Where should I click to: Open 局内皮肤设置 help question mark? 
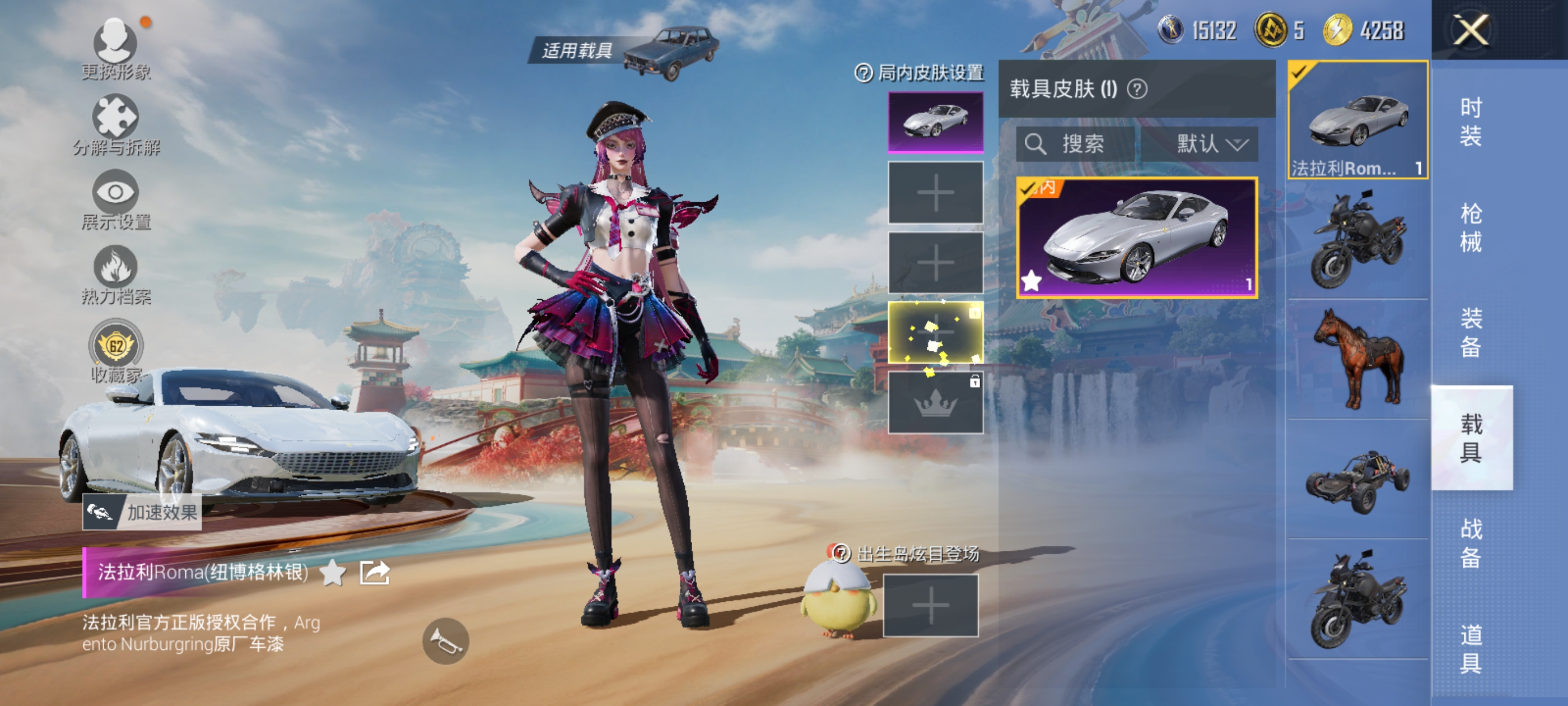pos(863,73)
